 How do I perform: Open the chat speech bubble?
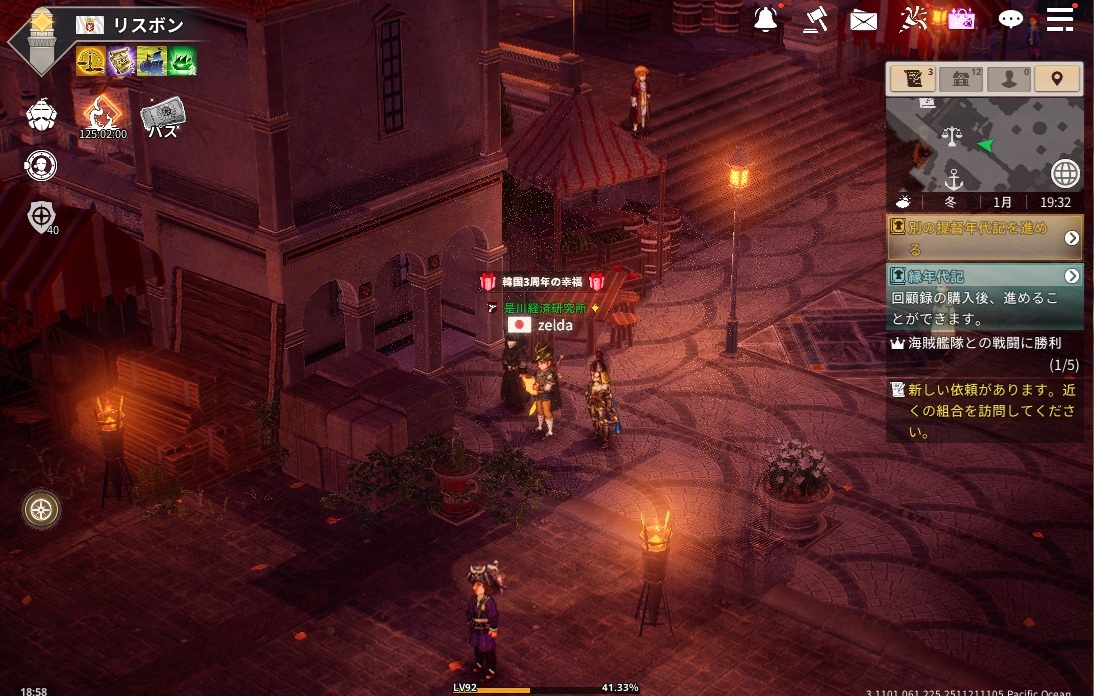[1011, 19]
